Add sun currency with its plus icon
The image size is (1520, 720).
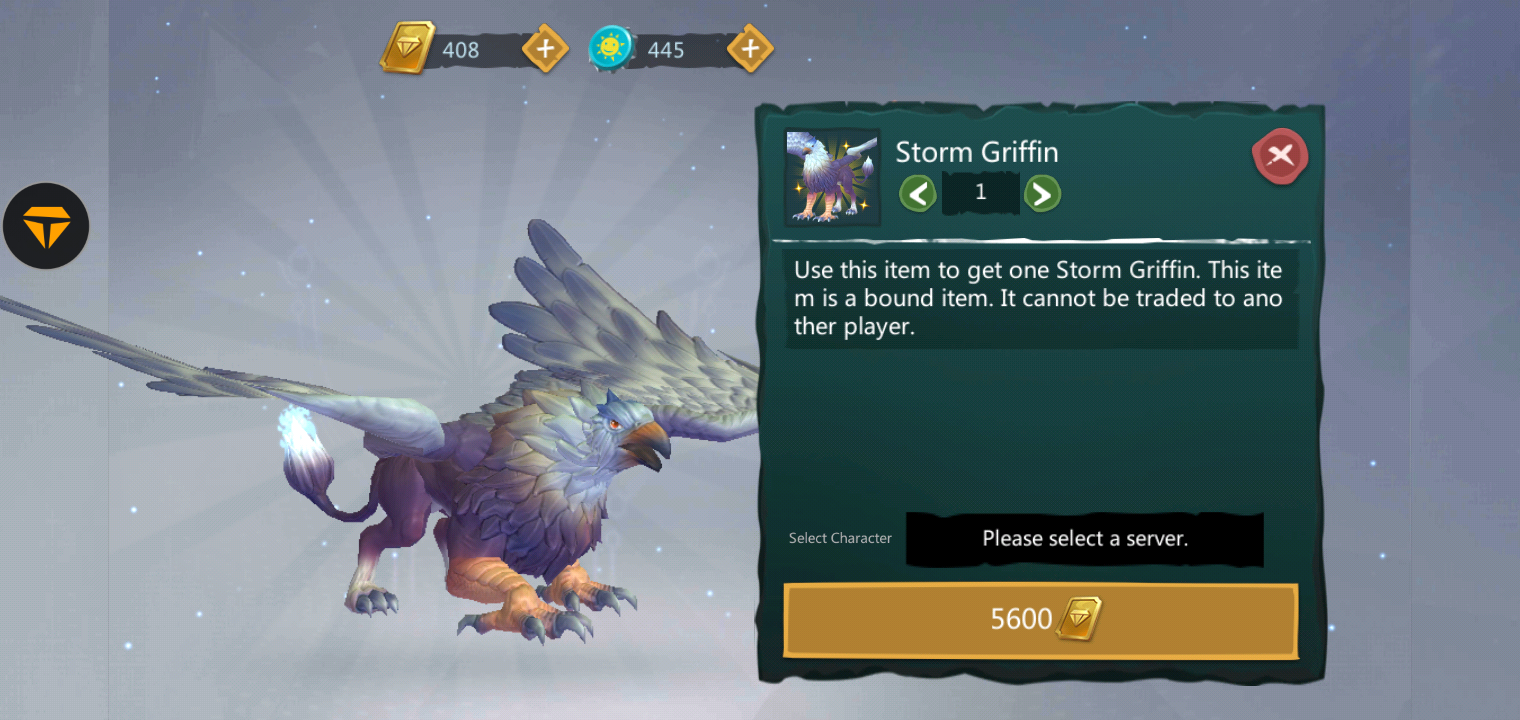pos(749,47)
